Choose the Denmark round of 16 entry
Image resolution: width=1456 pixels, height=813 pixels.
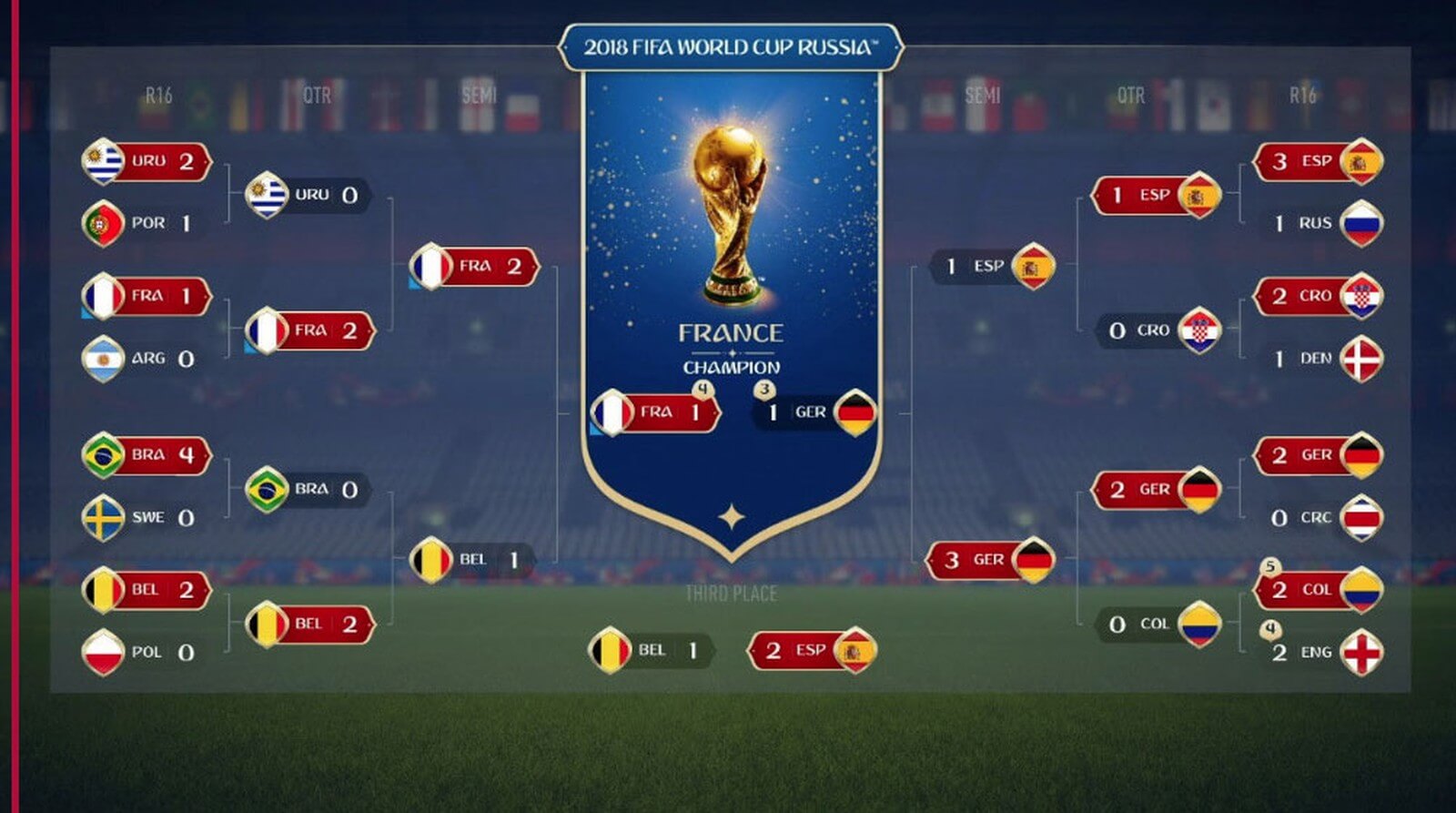(1324, 359)
